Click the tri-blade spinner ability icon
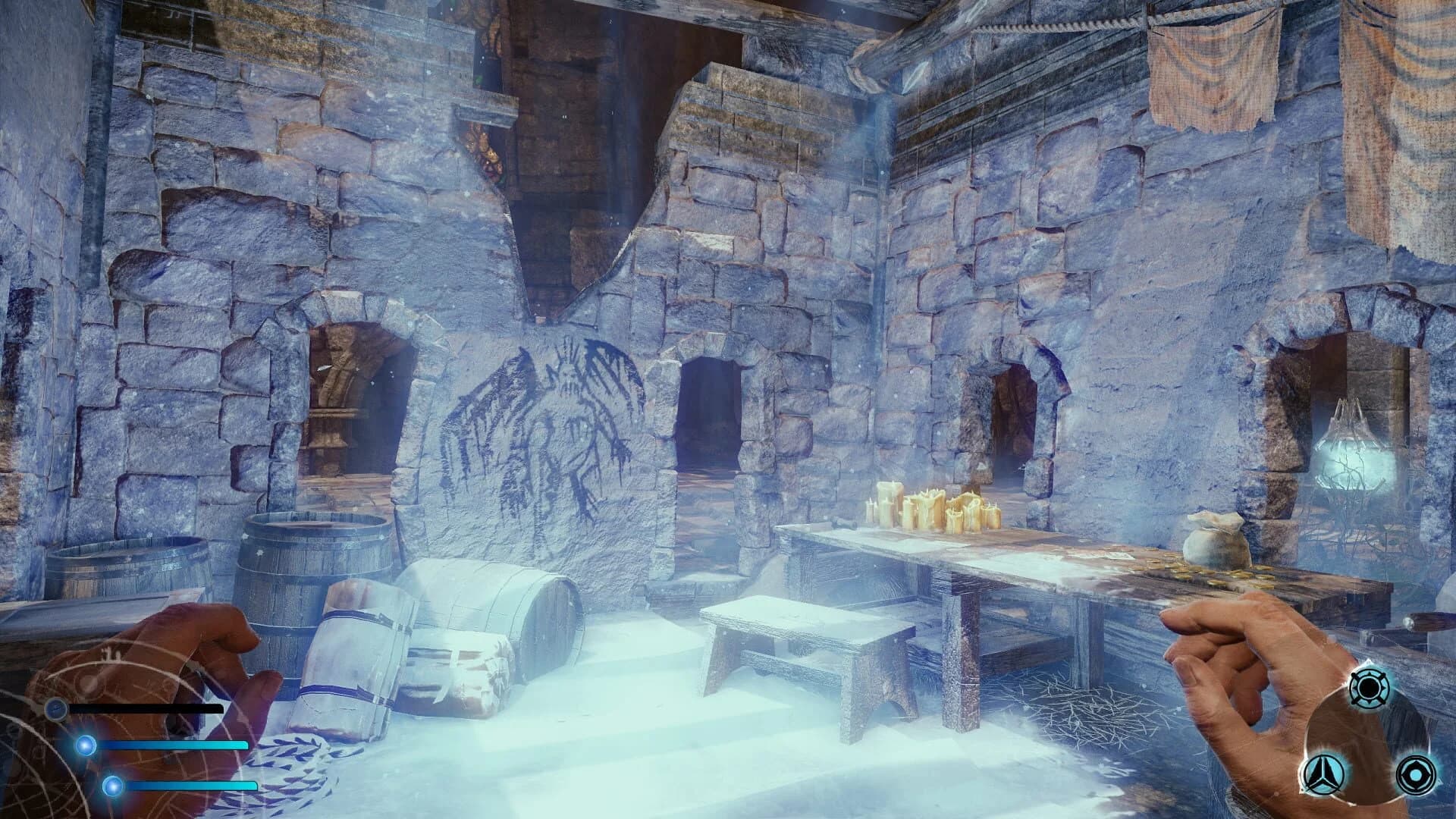The width and height of the screenshot is (1456, 819). tap(1323, 775)
